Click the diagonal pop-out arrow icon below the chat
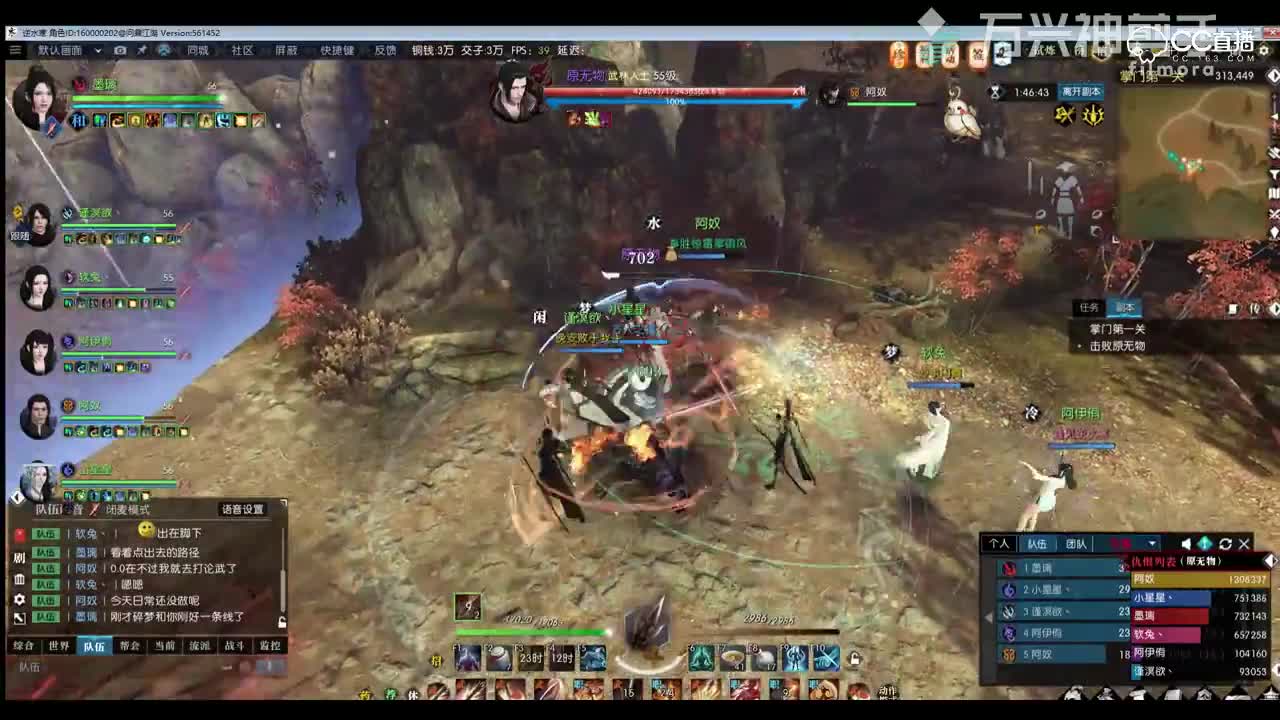The image size is (1280, 720). click(18, 617)
